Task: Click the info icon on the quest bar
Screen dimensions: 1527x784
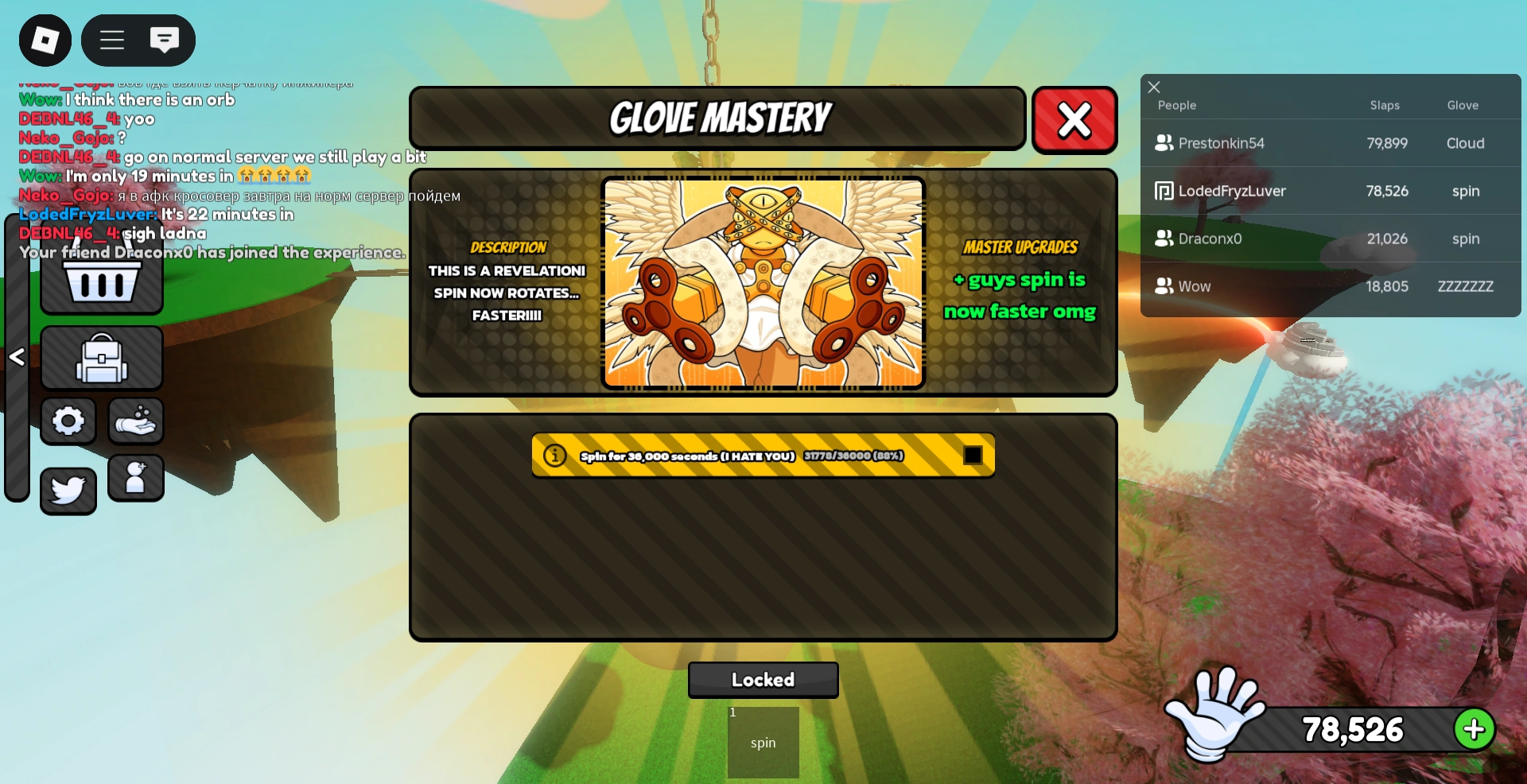Action: pos(554,455)
